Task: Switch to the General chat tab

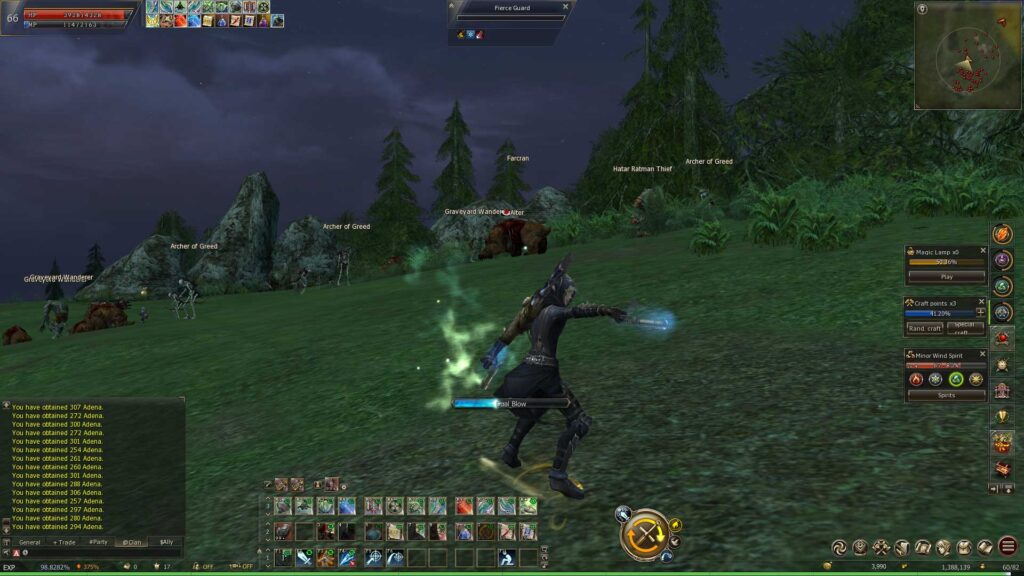Action: (30, 542)
